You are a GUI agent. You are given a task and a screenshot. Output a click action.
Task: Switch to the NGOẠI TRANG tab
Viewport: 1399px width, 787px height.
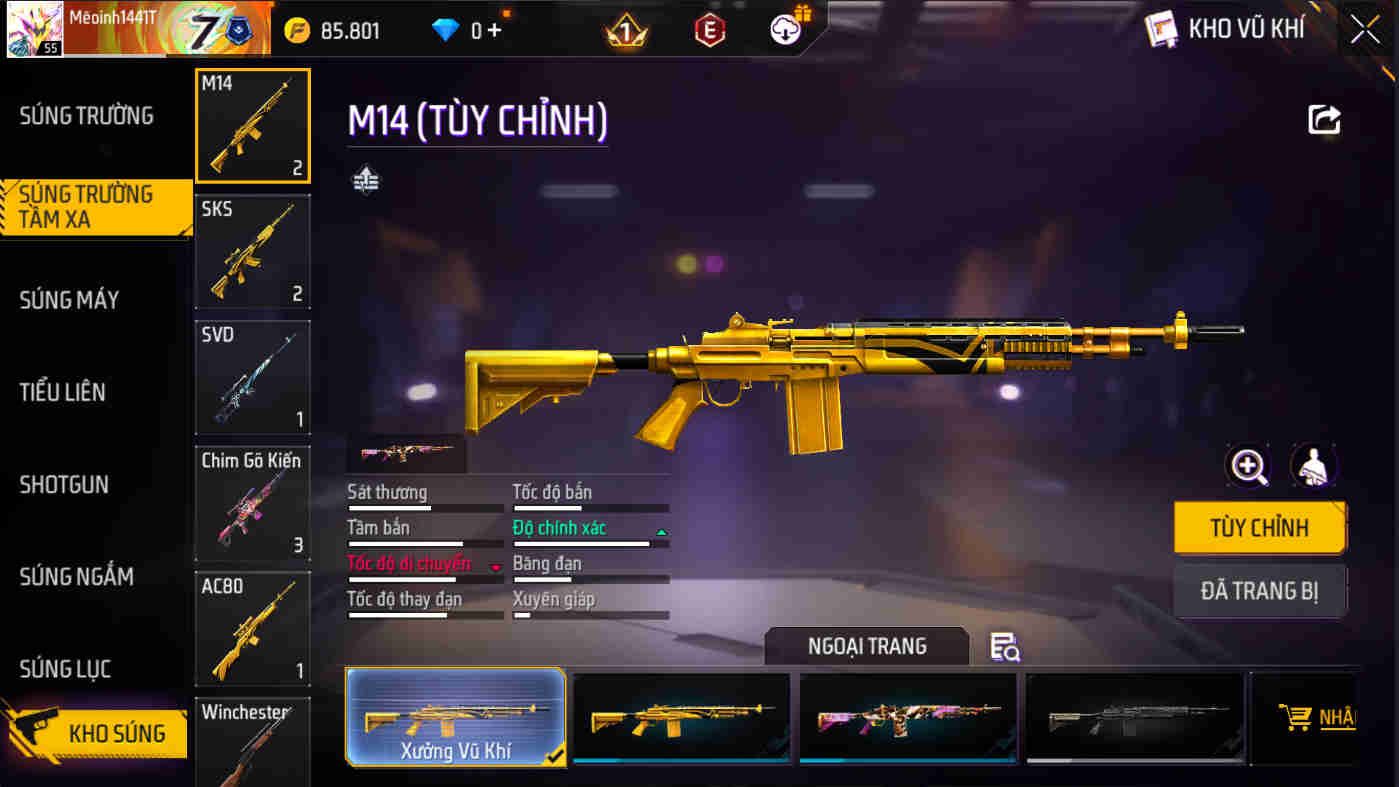[x=866, y=646]
